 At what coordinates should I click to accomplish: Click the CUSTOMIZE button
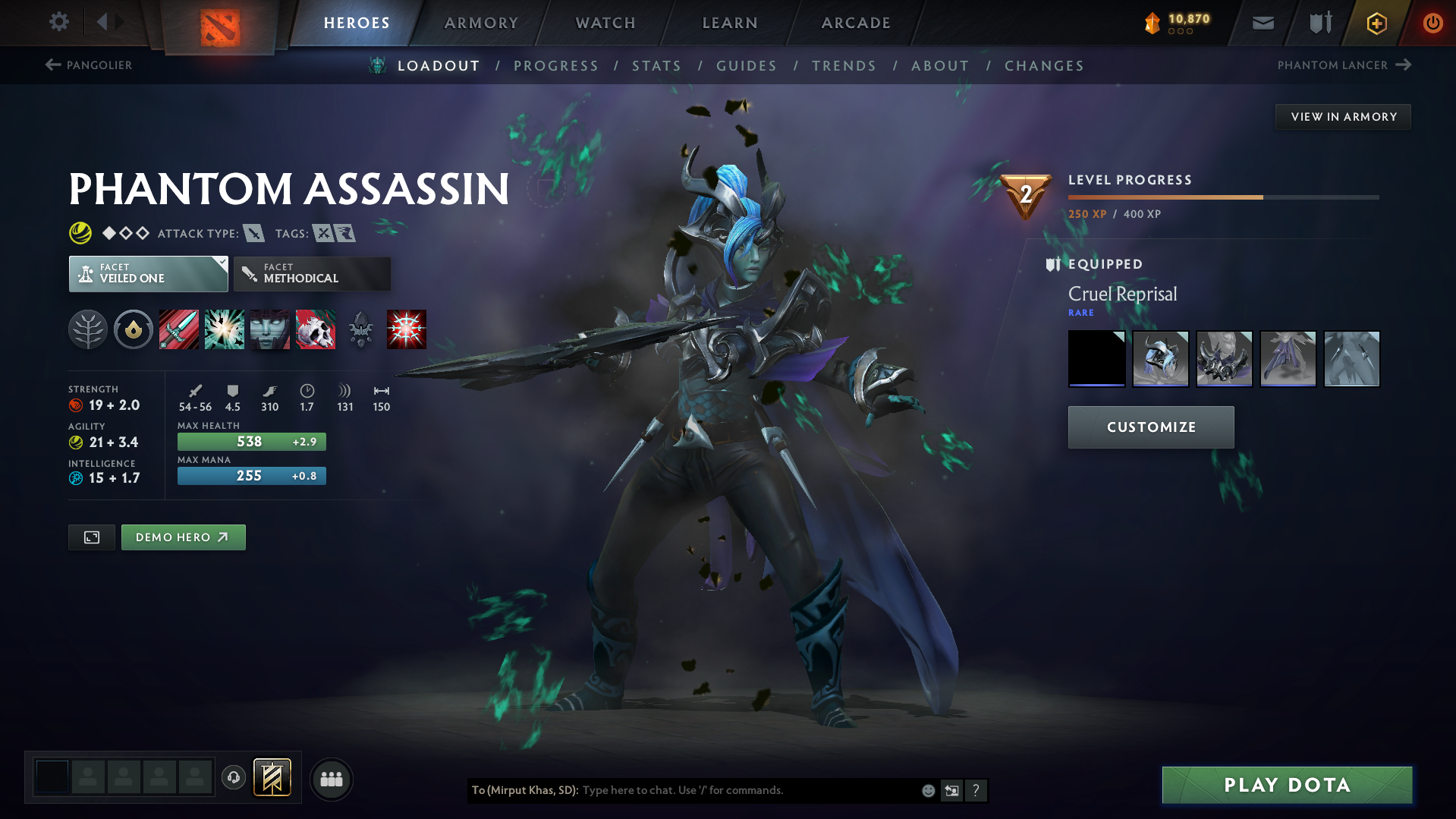coord(1150,427)
